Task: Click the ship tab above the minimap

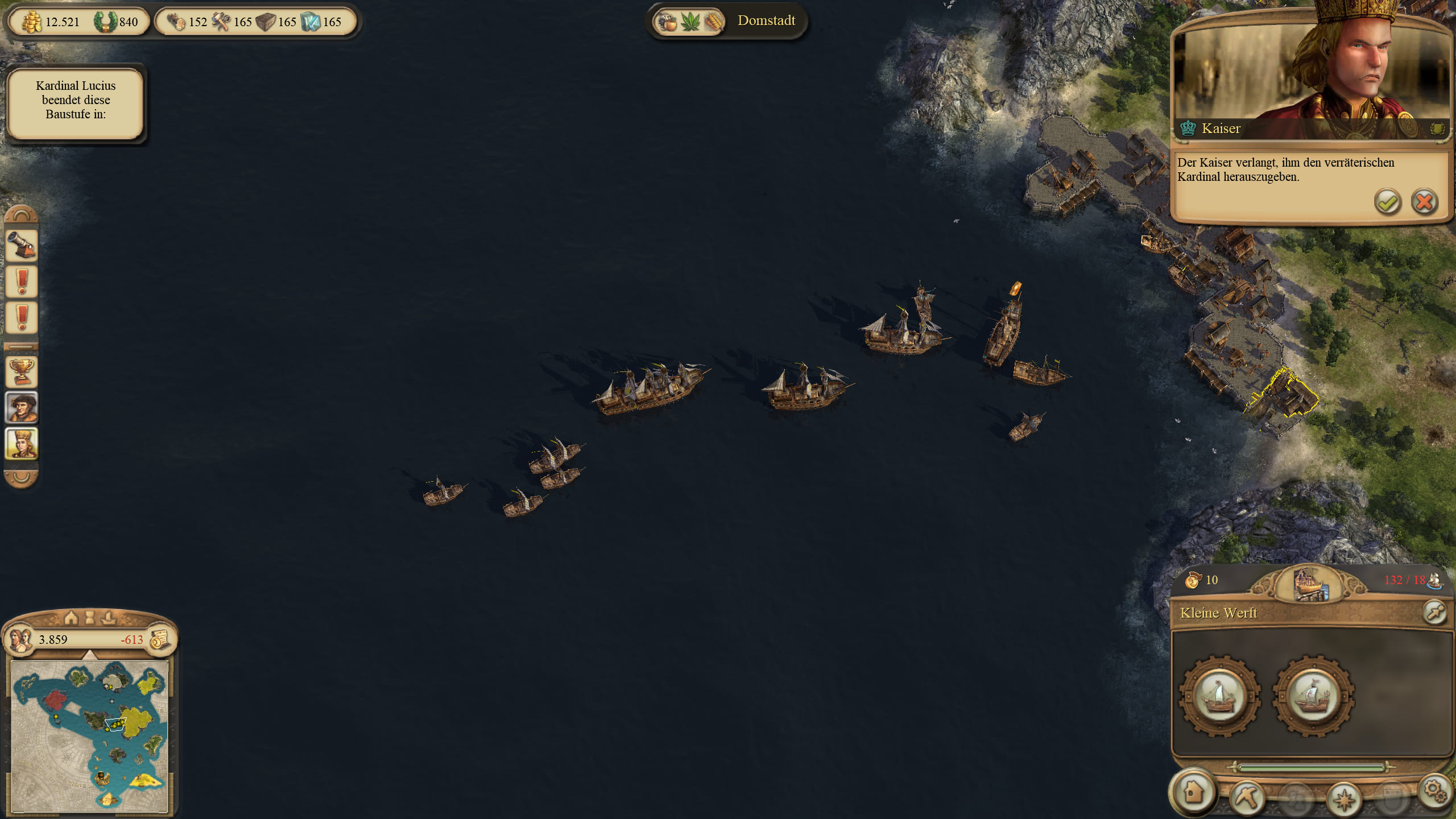Action: pyautogui.click(x=108, y=618)
